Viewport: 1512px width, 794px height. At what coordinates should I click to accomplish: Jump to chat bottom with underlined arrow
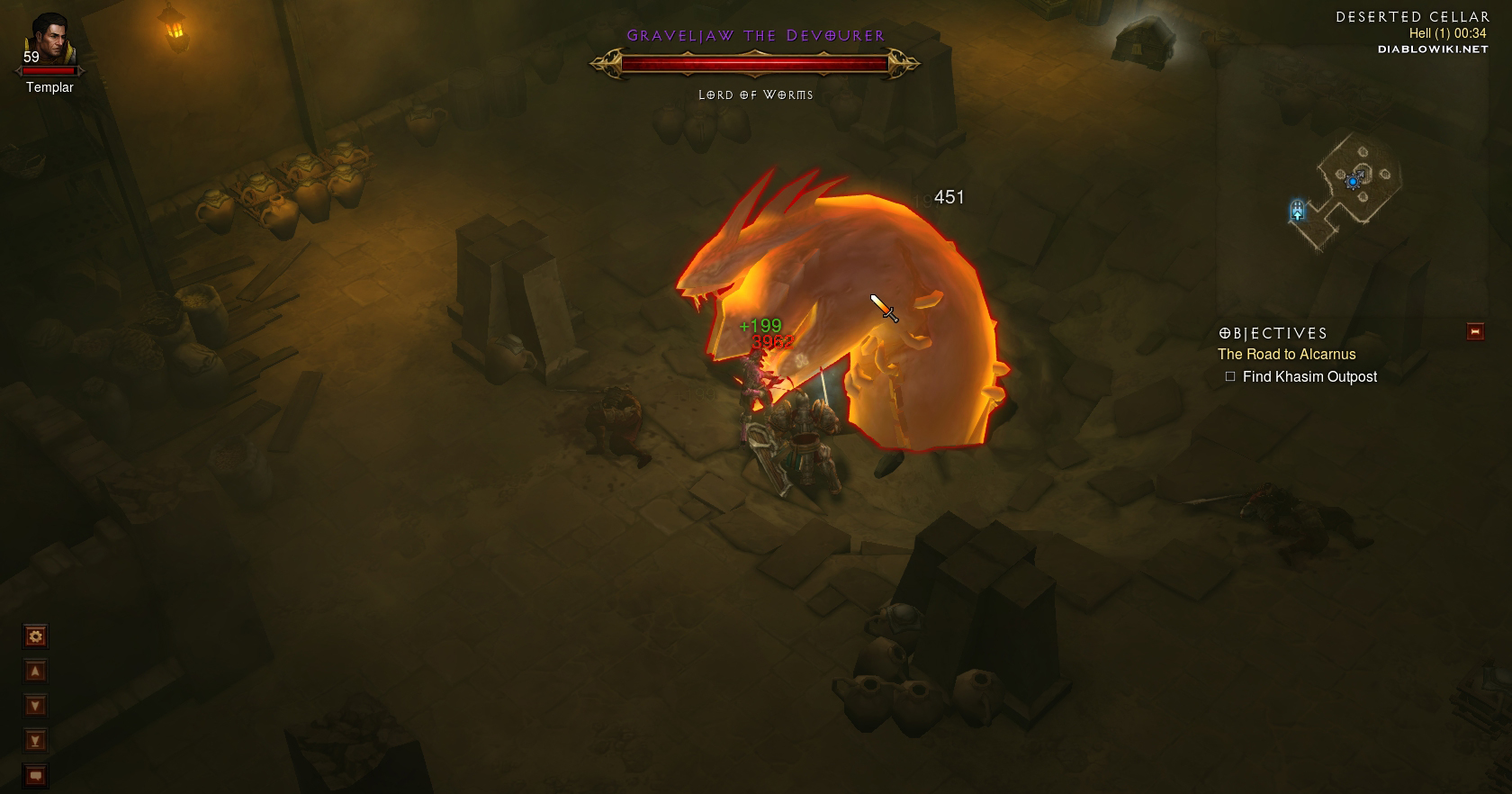click(x=35, y=741)
